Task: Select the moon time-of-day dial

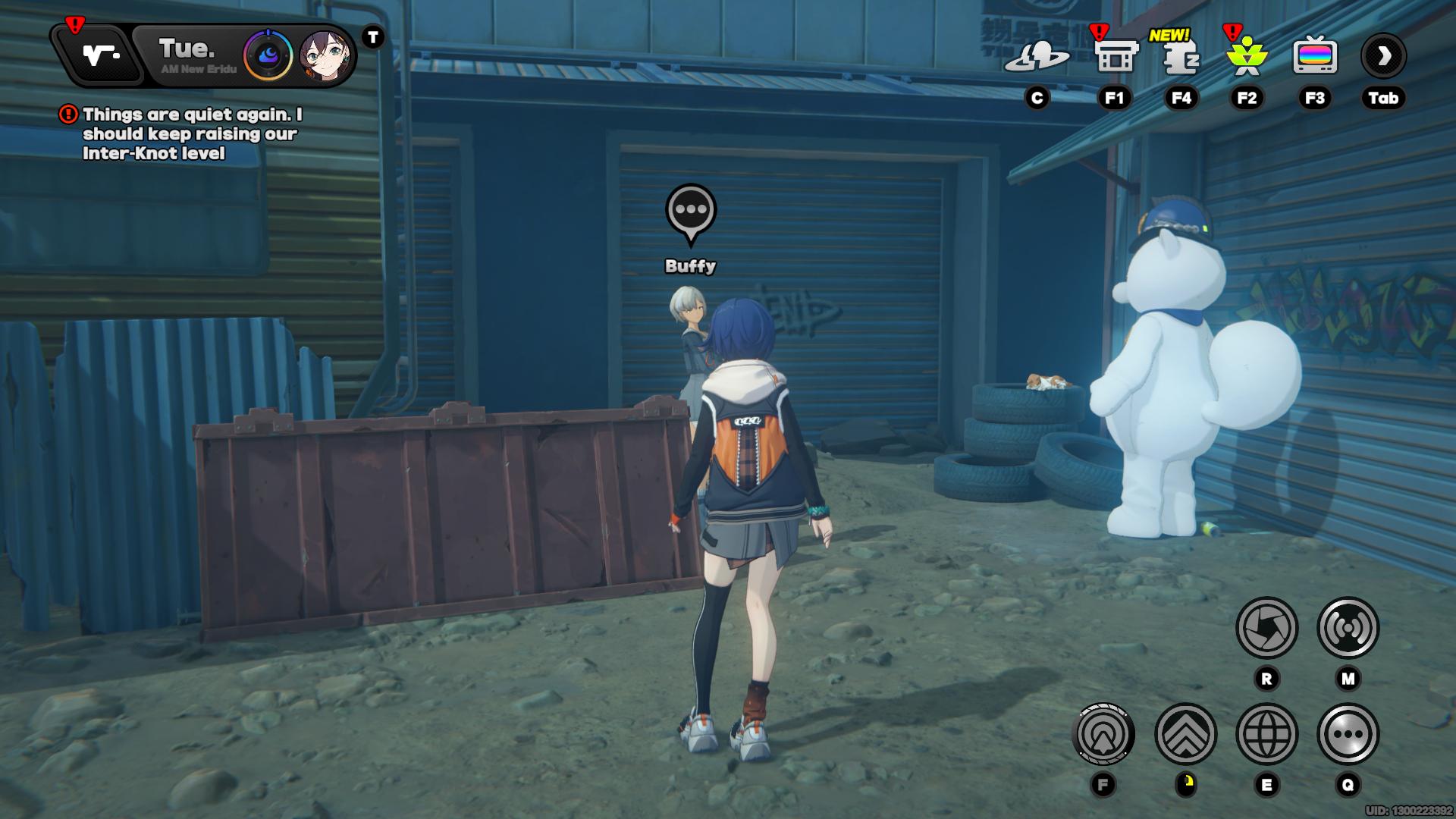Action: (268, 55)
